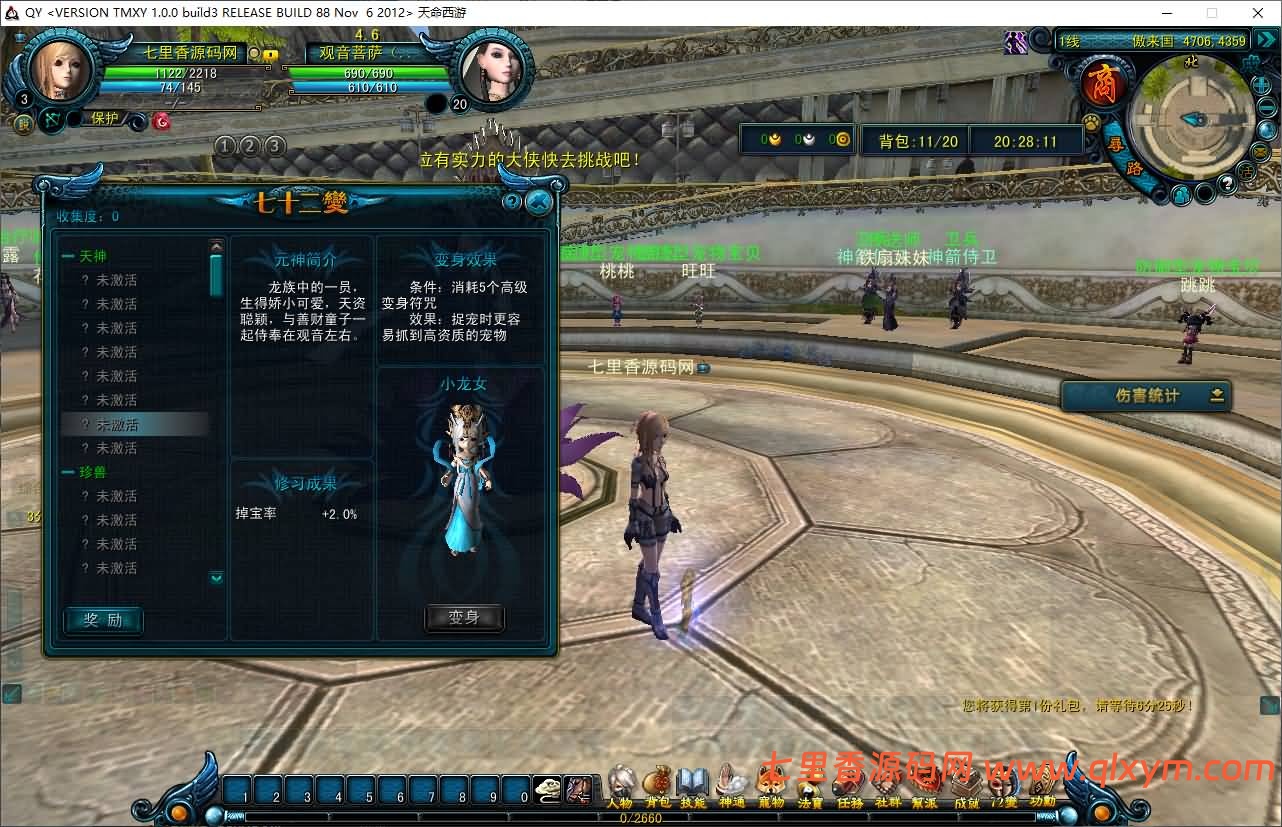Open the 宠物 pet menu
This screenshot has height=827, width=1282.
click(x=771, y=785)
